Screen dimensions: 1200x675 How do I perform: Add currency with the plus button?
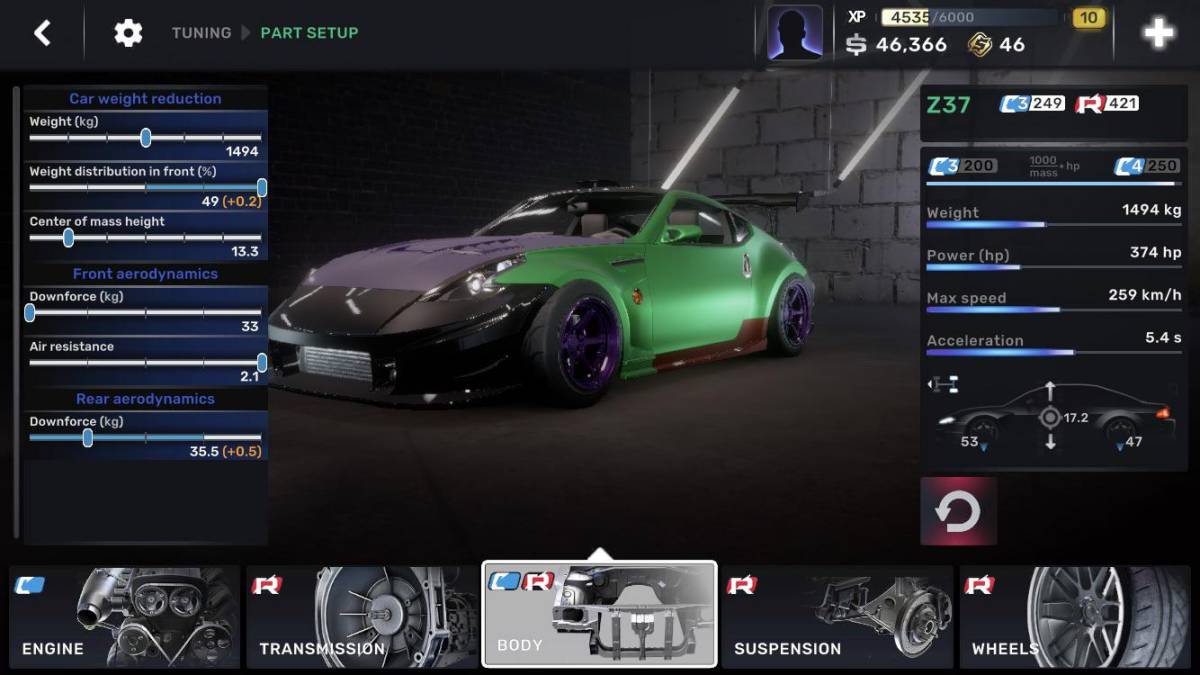click(1158, 33)
